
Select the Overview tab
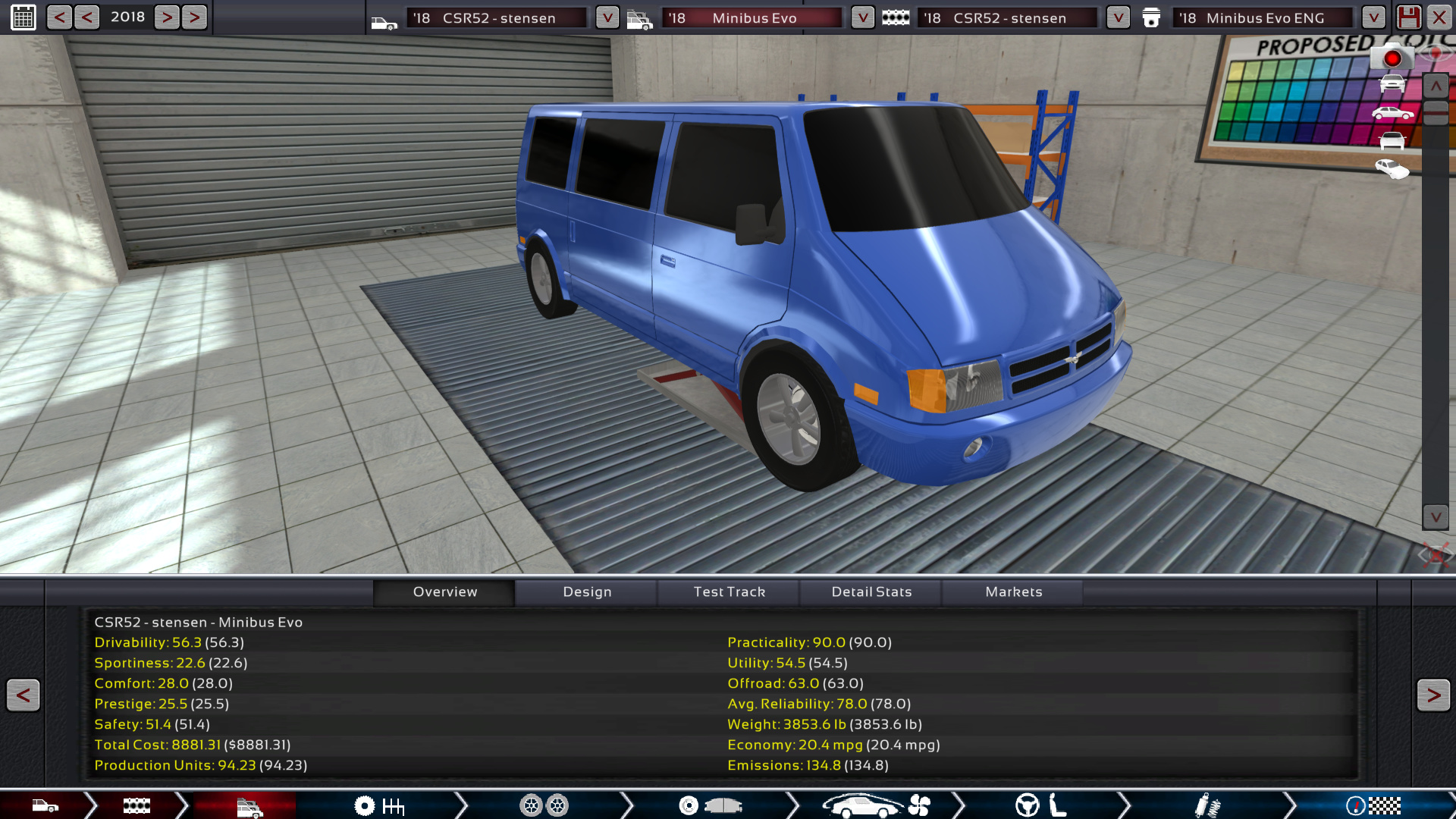coord(445,591)
